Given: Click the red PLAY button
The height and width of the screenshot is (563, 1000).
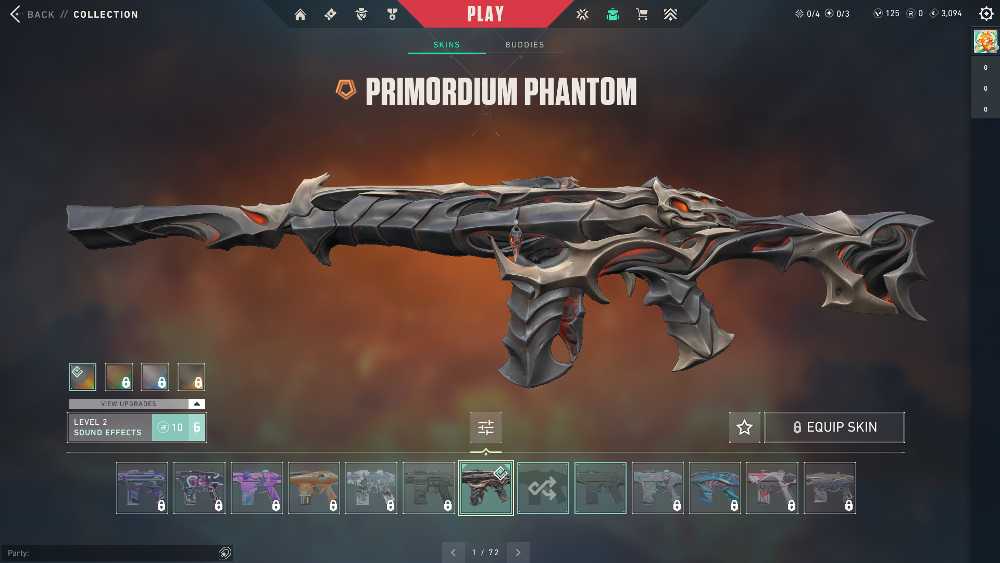Looking at the screenshot, I should pyautogui.click(x=485, y=15).
